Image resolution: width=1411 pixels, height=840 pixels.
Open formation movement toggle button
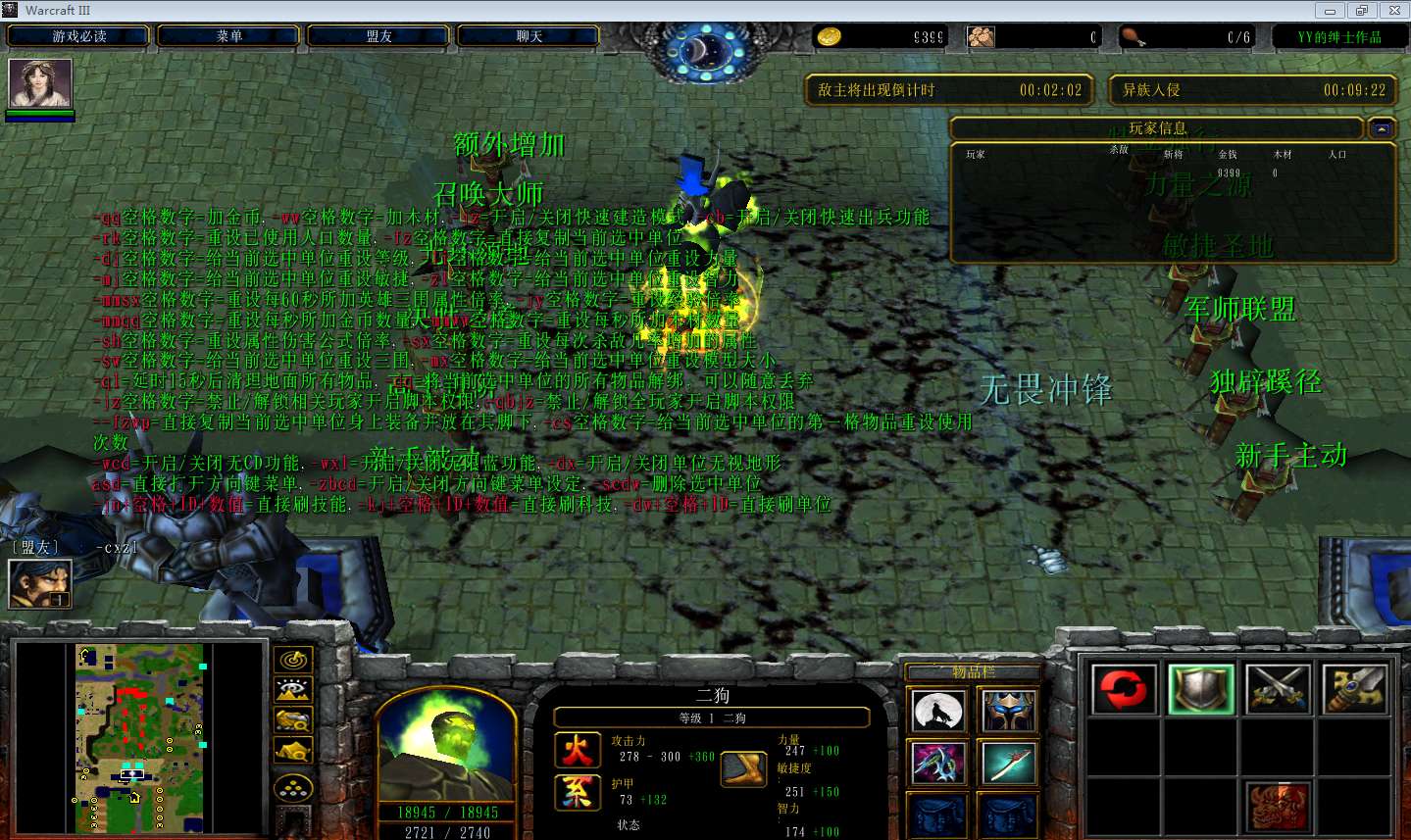tap(293, 788)
